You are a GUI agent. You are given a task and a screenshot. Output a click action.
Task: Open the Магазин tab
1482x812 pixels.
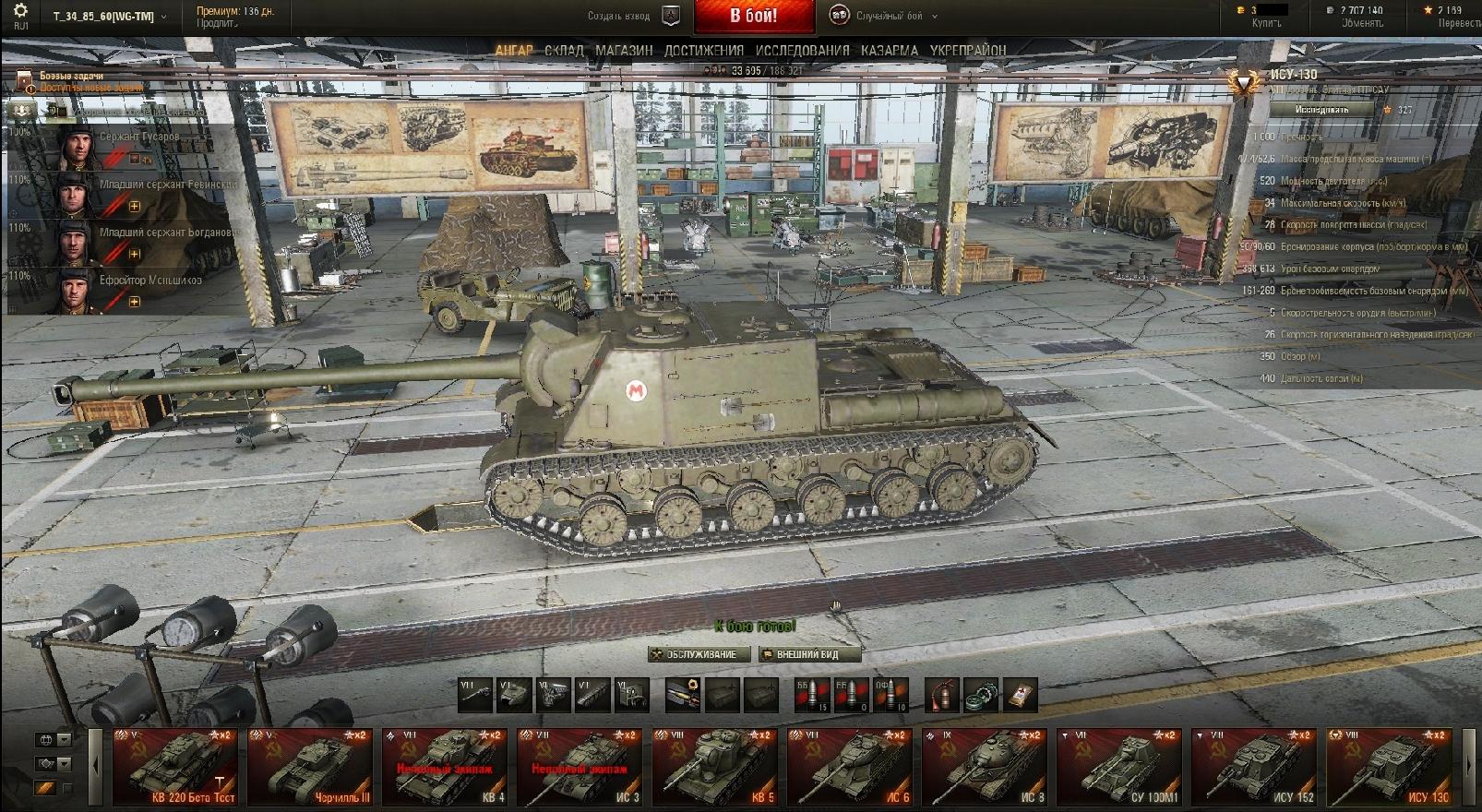tap(624, 51)
